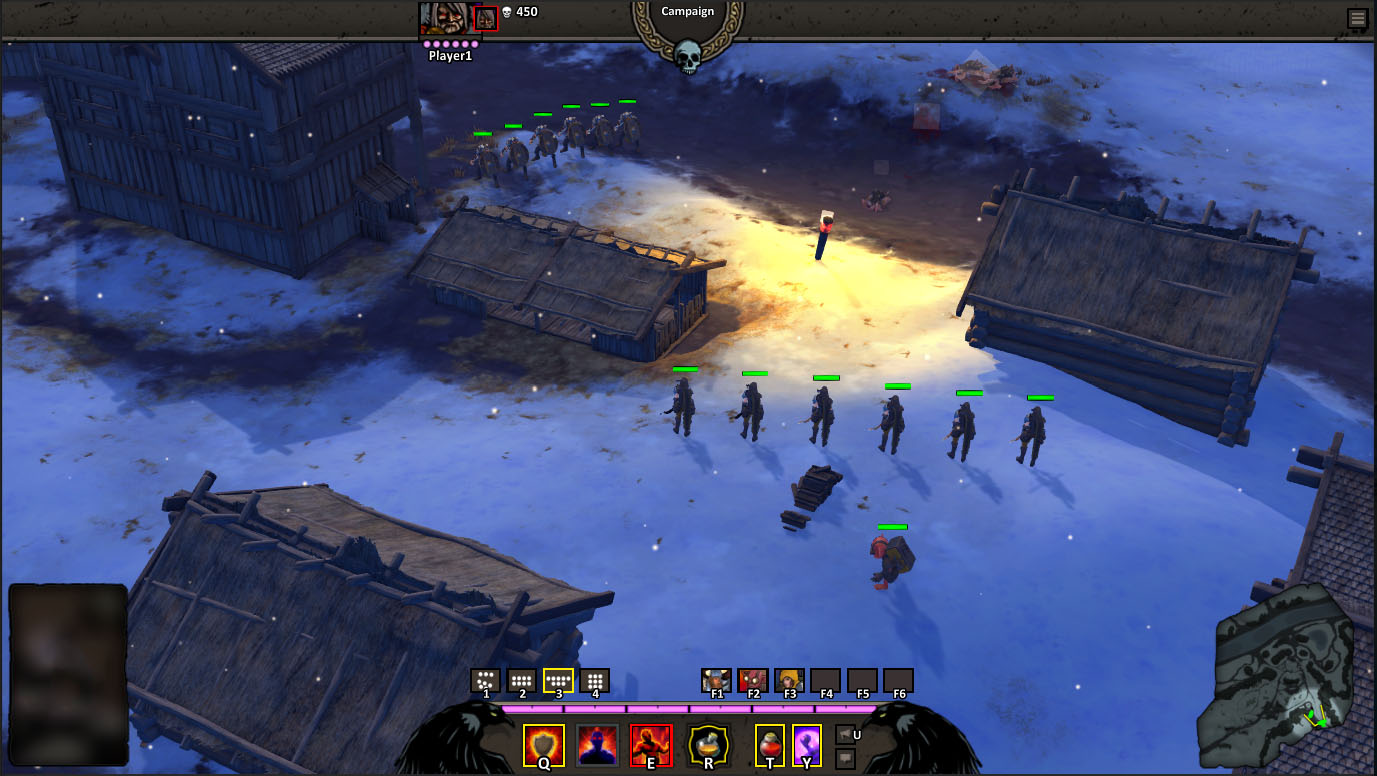The image size is (1377, 776).
Task: Choose block formation 4
Action: click(595, 680)
